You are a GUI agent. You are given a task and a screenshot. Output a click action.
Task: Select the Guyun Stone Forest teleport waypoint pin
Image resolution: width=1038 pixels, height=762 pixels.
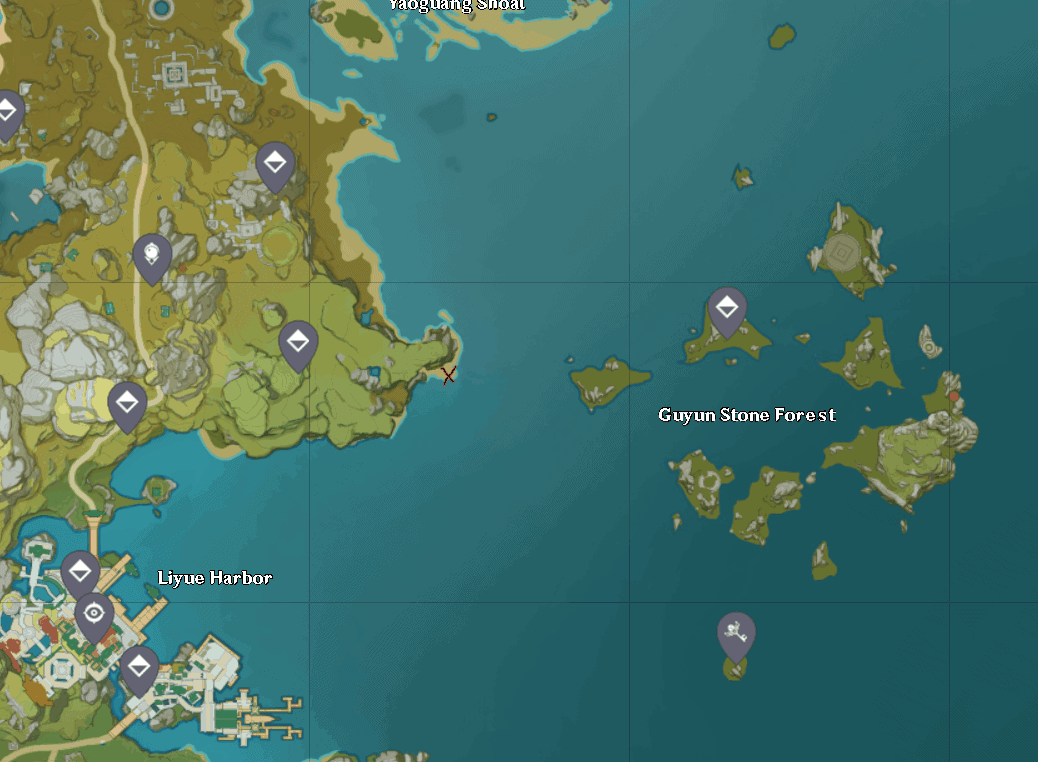click(727, 308)
